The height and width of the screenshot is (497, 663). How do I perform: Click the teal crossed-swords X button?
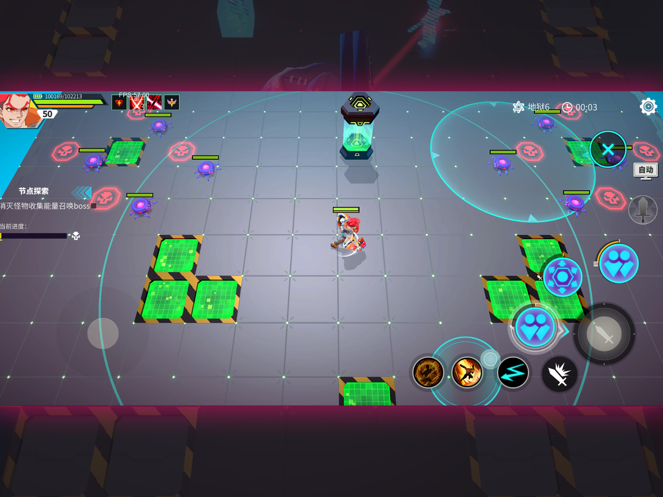click(x=607, y=150)
